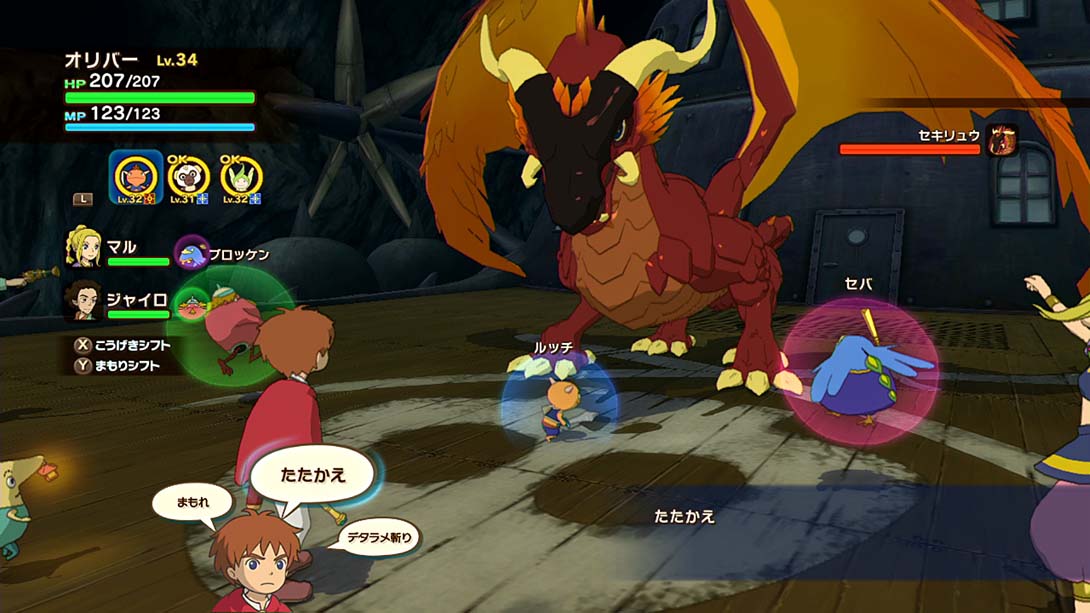Target the セキリュウ enemy icon
Viewport: 1090px width, 613px height.
click(1001, 141)
